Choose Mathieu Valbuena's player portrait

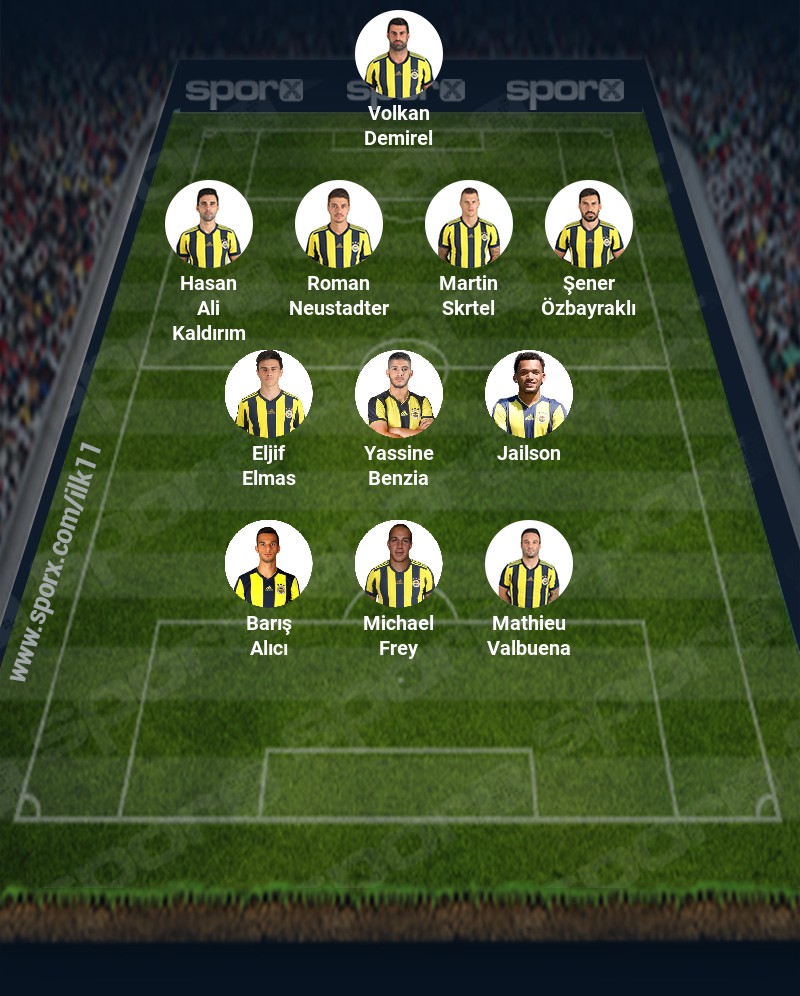click(x=529, y=564)
